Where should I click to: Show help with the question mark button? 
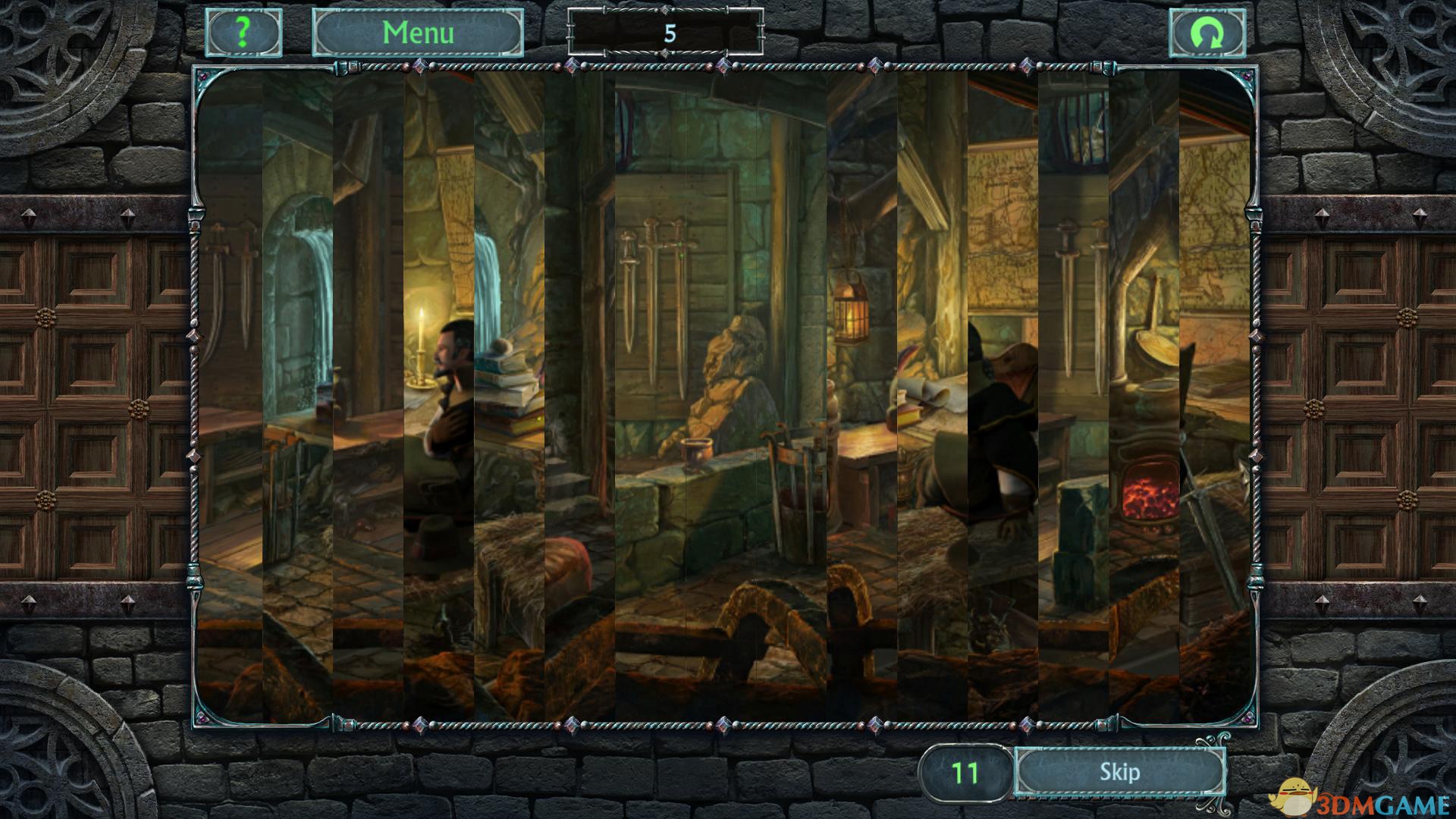click(243, 33)
